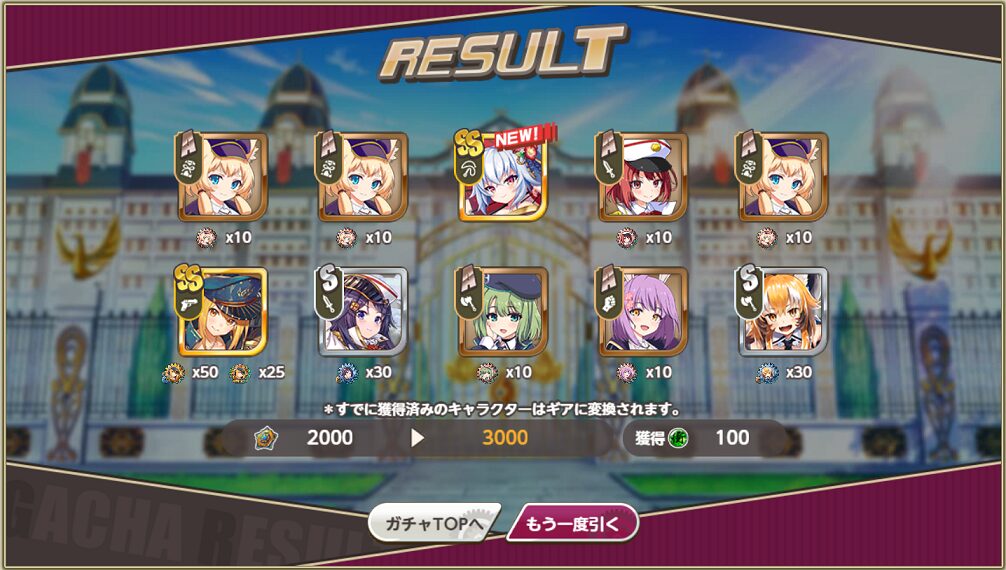The height and width of the screenshot is (570, 1006).
Task: Return to gacha top with ガチャTOPへ
Action: [434, 523]
